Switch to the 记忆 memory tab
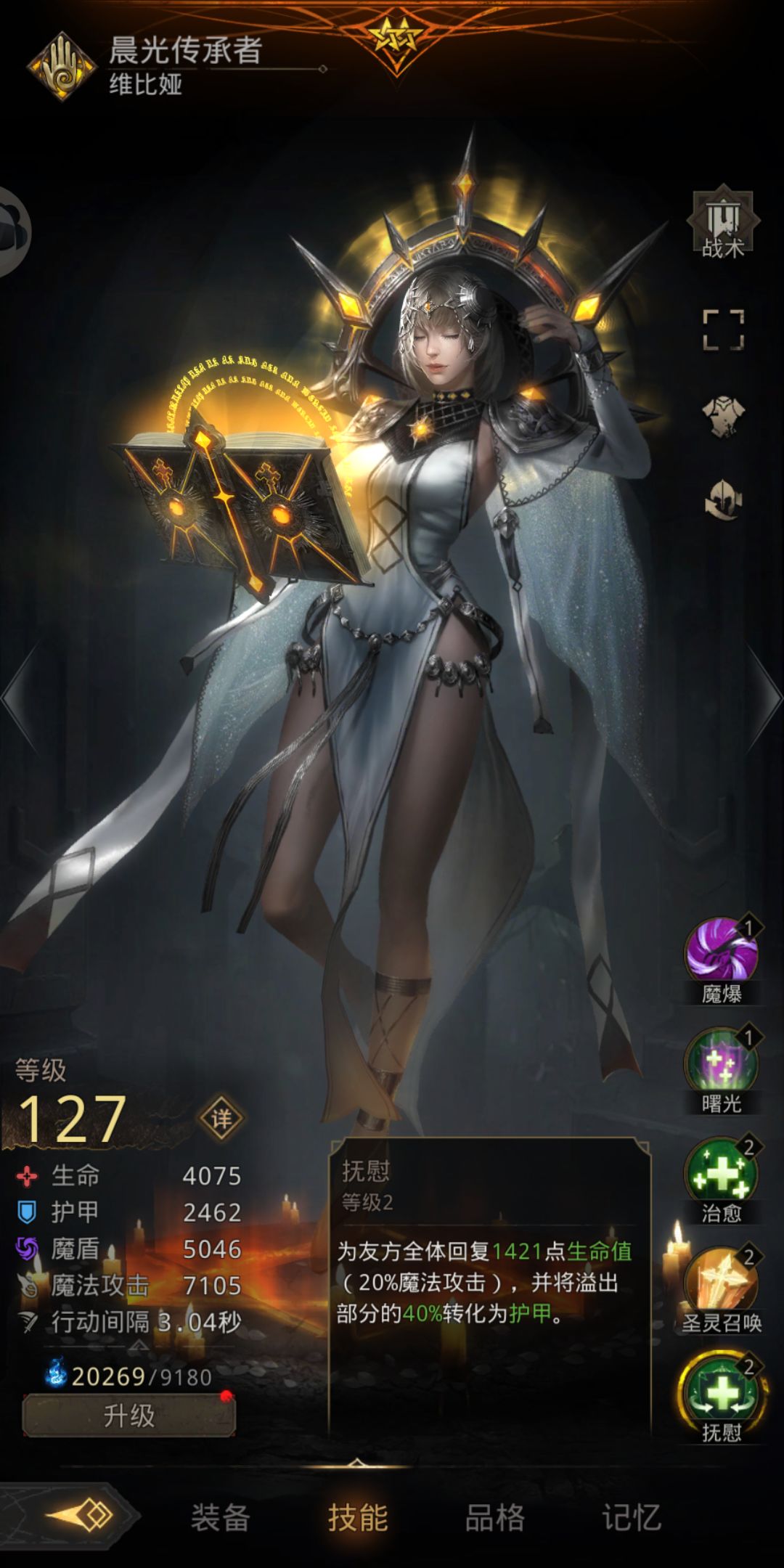Image resolution: width=784 pixels, height=1568 pixels. point(632,1517)
